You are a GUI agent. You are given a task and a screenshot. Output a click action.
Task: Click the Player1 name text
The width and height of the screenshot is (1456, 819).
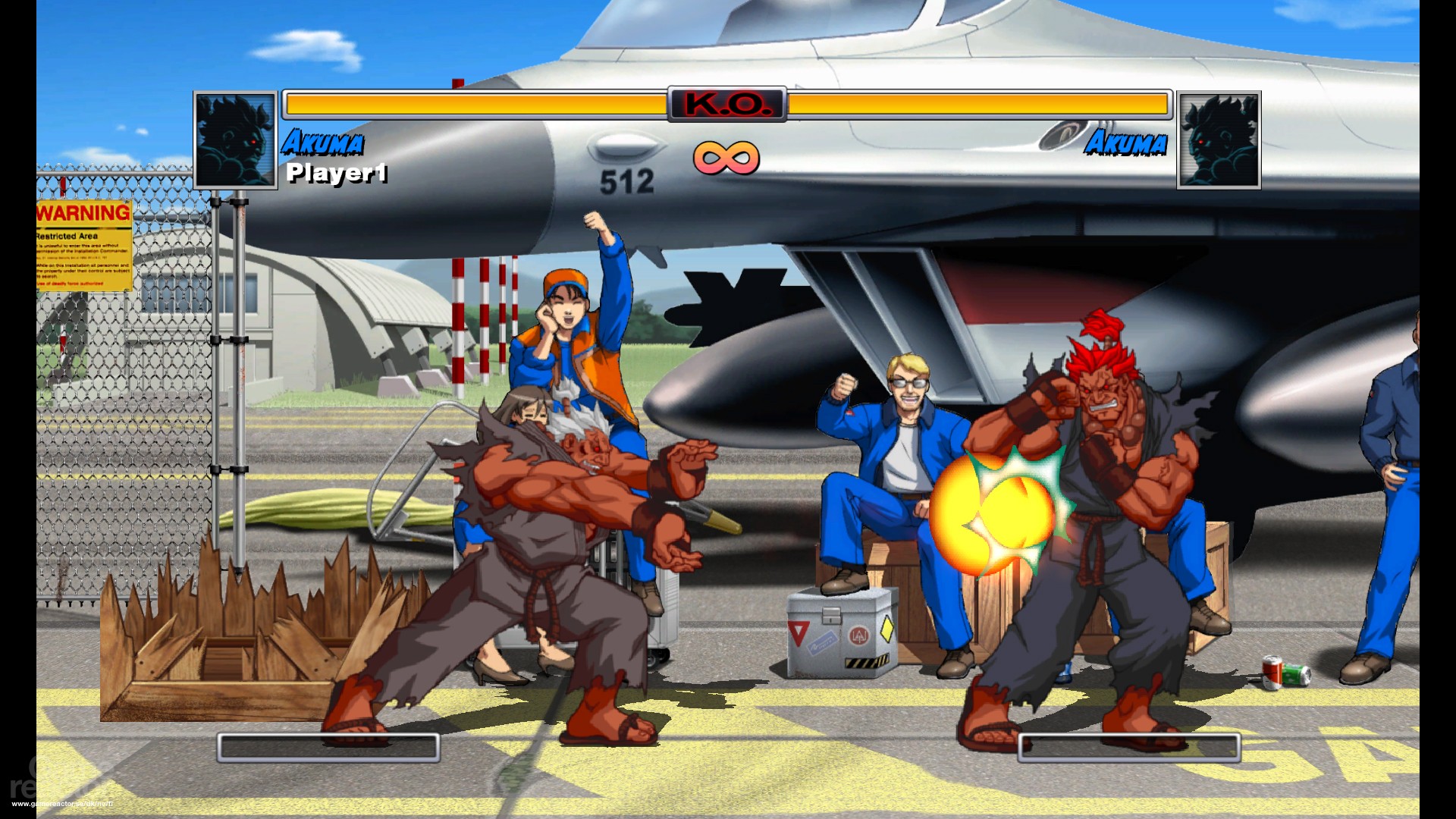pyautogui.click(x=336, y=175)
